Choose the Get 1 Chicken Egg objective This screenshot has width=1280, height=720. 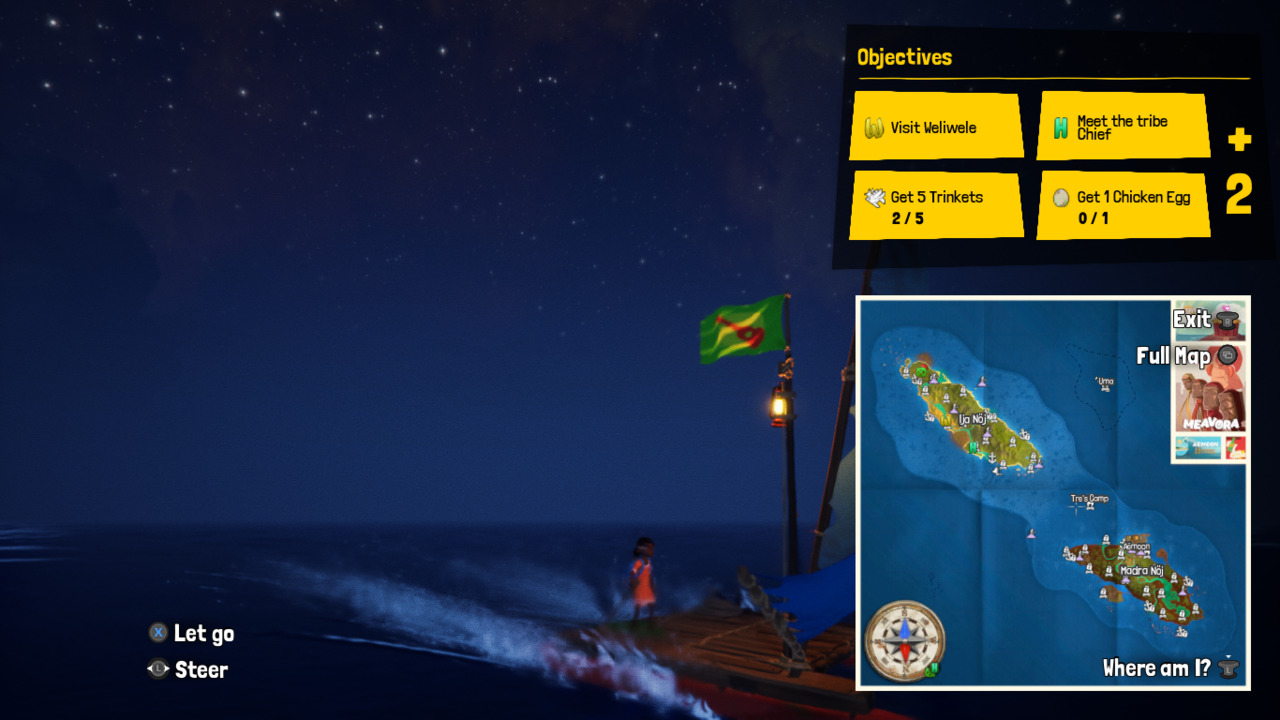[x=1123, y=206]
